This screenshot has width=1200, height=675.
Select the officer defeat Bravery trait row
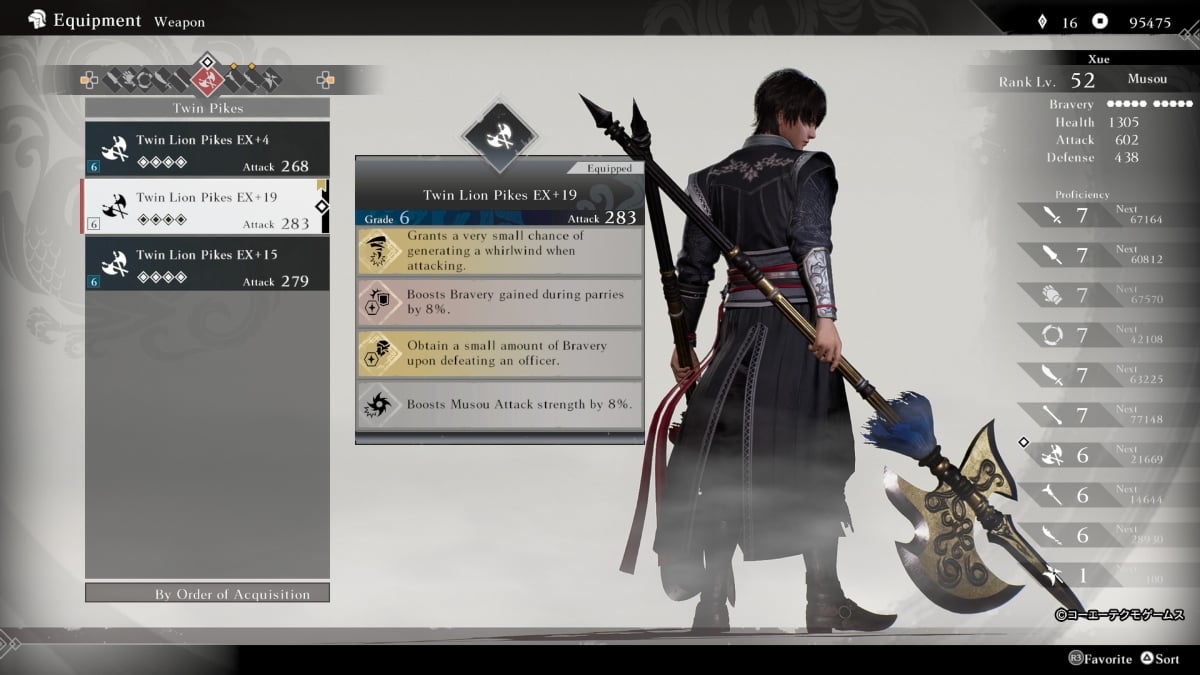coord(500,353)
